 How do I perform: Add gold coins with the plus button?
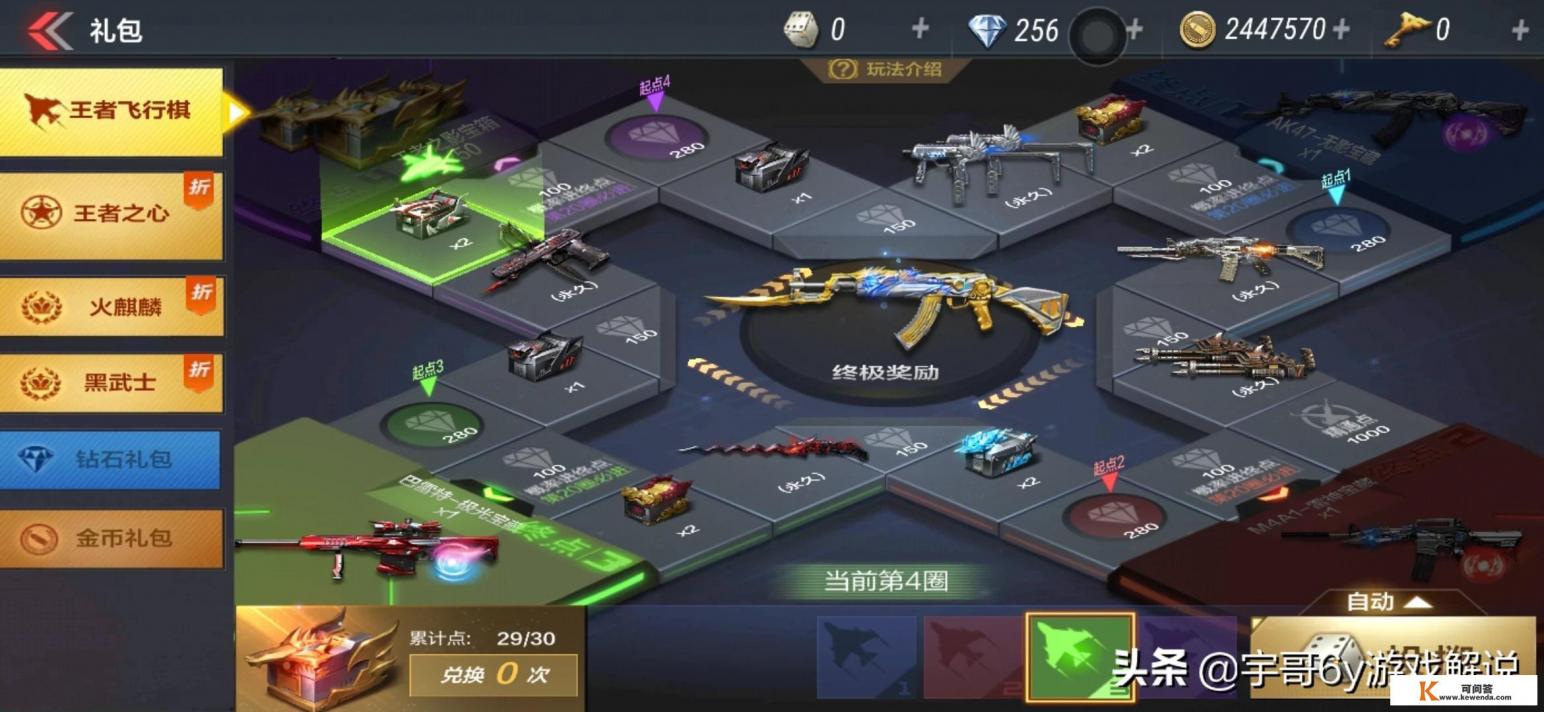pos(1341,30)
